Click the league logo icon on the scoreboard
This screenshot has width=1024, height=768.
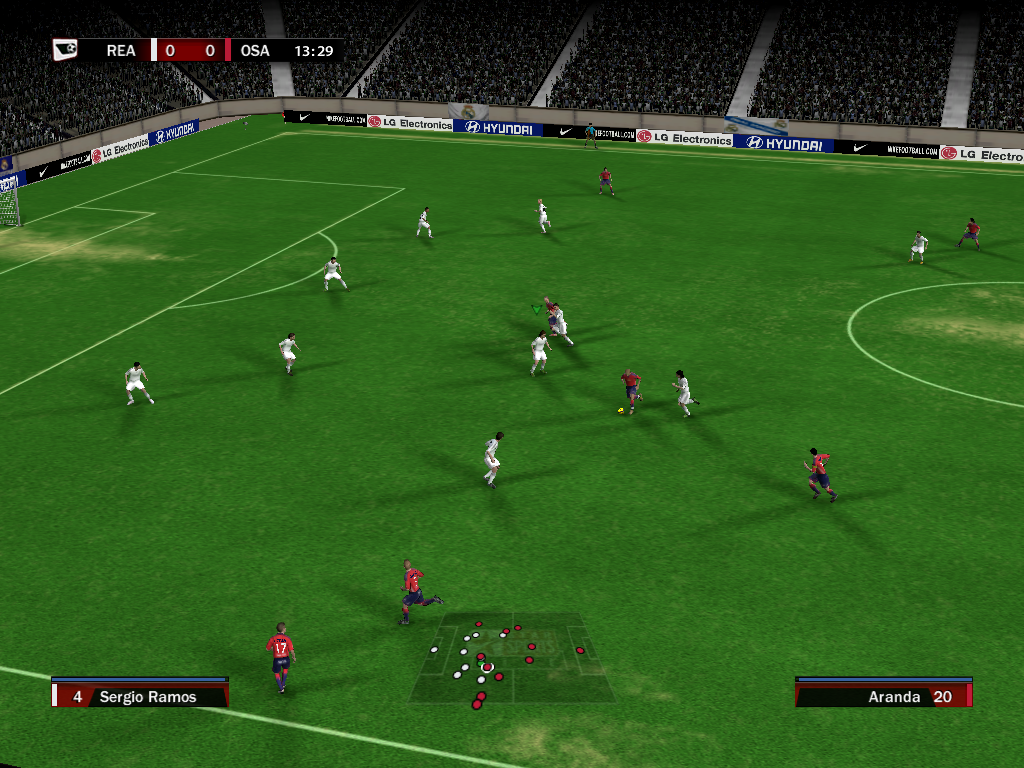[x=66, y=49]
